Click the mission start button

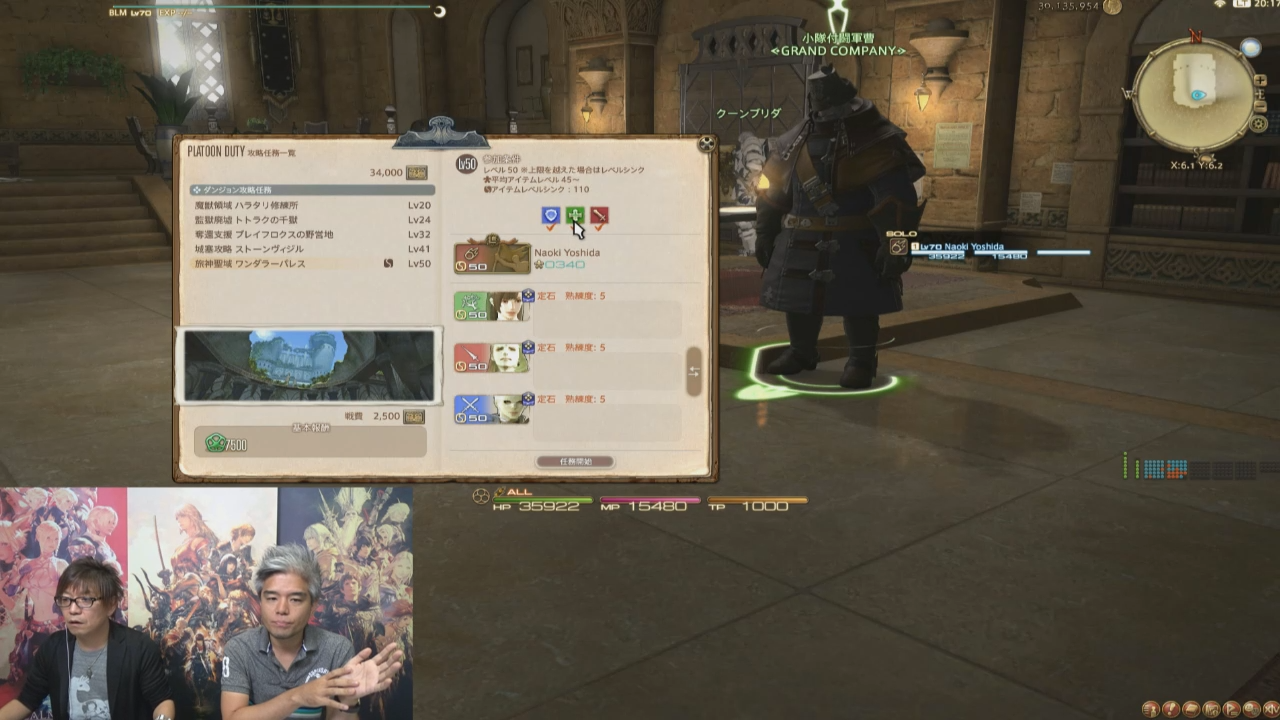575,462
